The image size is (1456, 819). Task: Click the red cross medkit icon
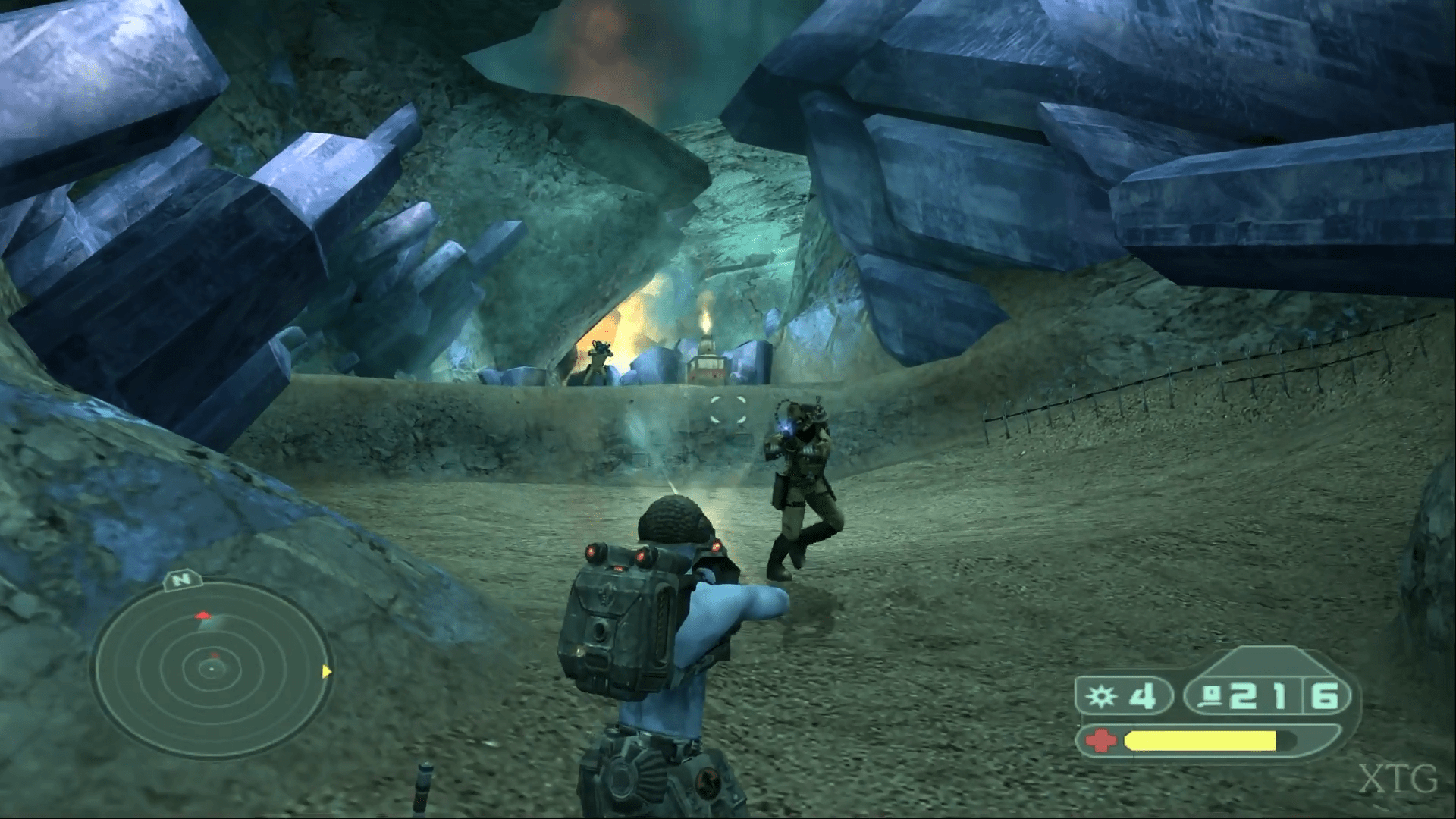(1101, 740)
